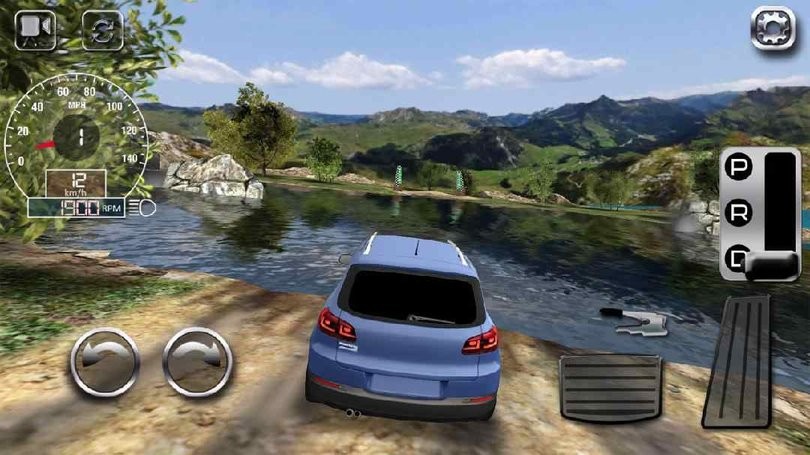Image resolution: width=810 pixels, height=455 pixels.
Task: Engage the handbrake lever
Action: coord(634,320)
